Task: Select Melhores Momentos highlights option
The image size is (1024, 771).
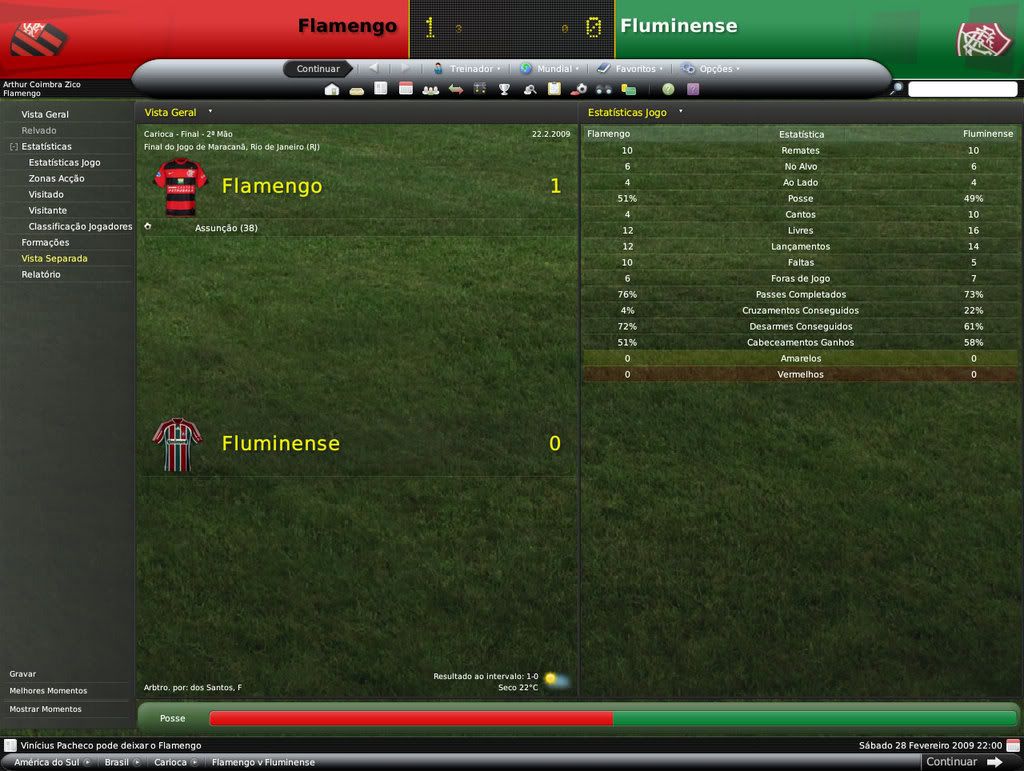Action: pos(48,691)
